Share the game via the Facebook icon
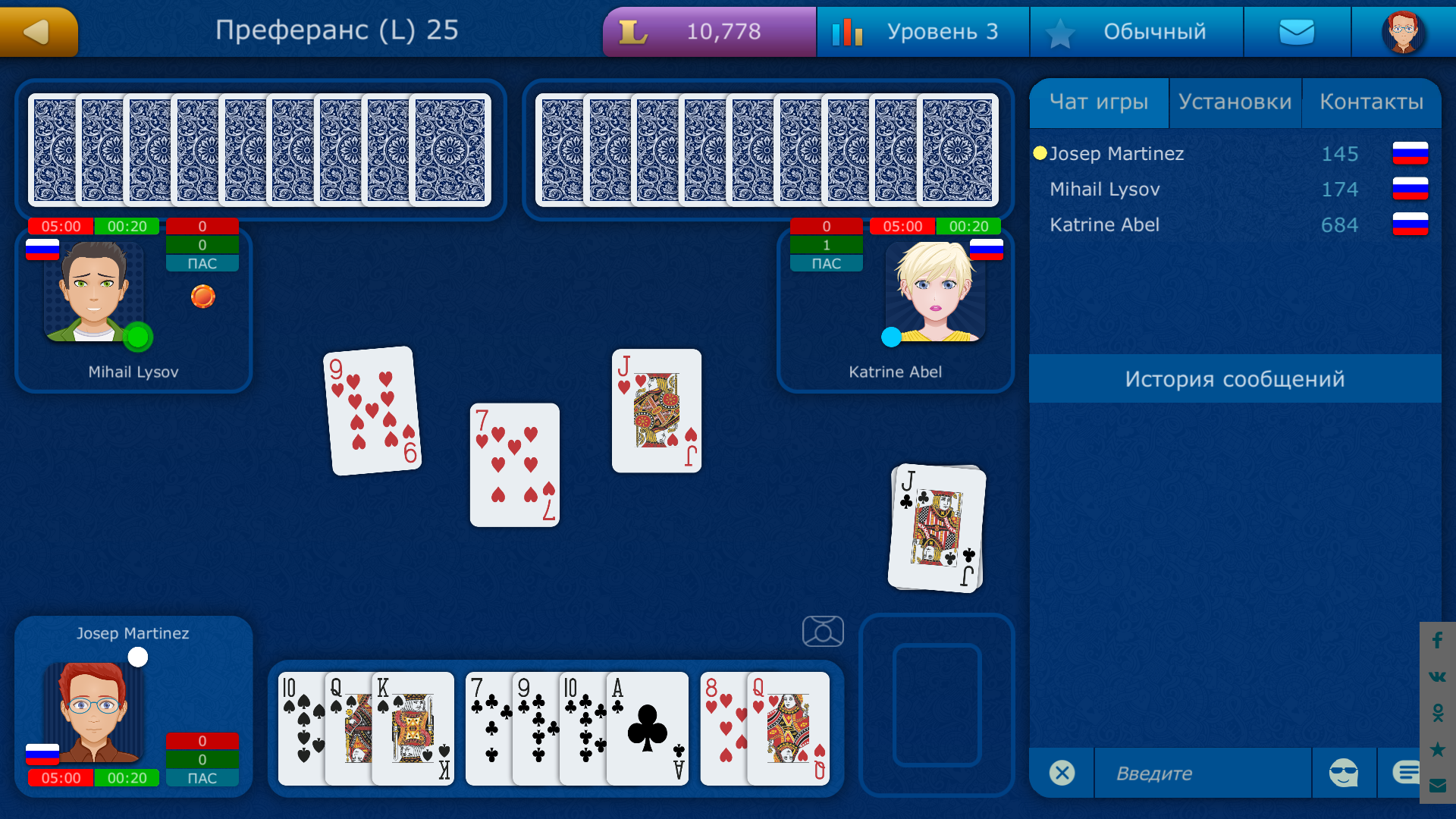 click(x=1436, y=641)
